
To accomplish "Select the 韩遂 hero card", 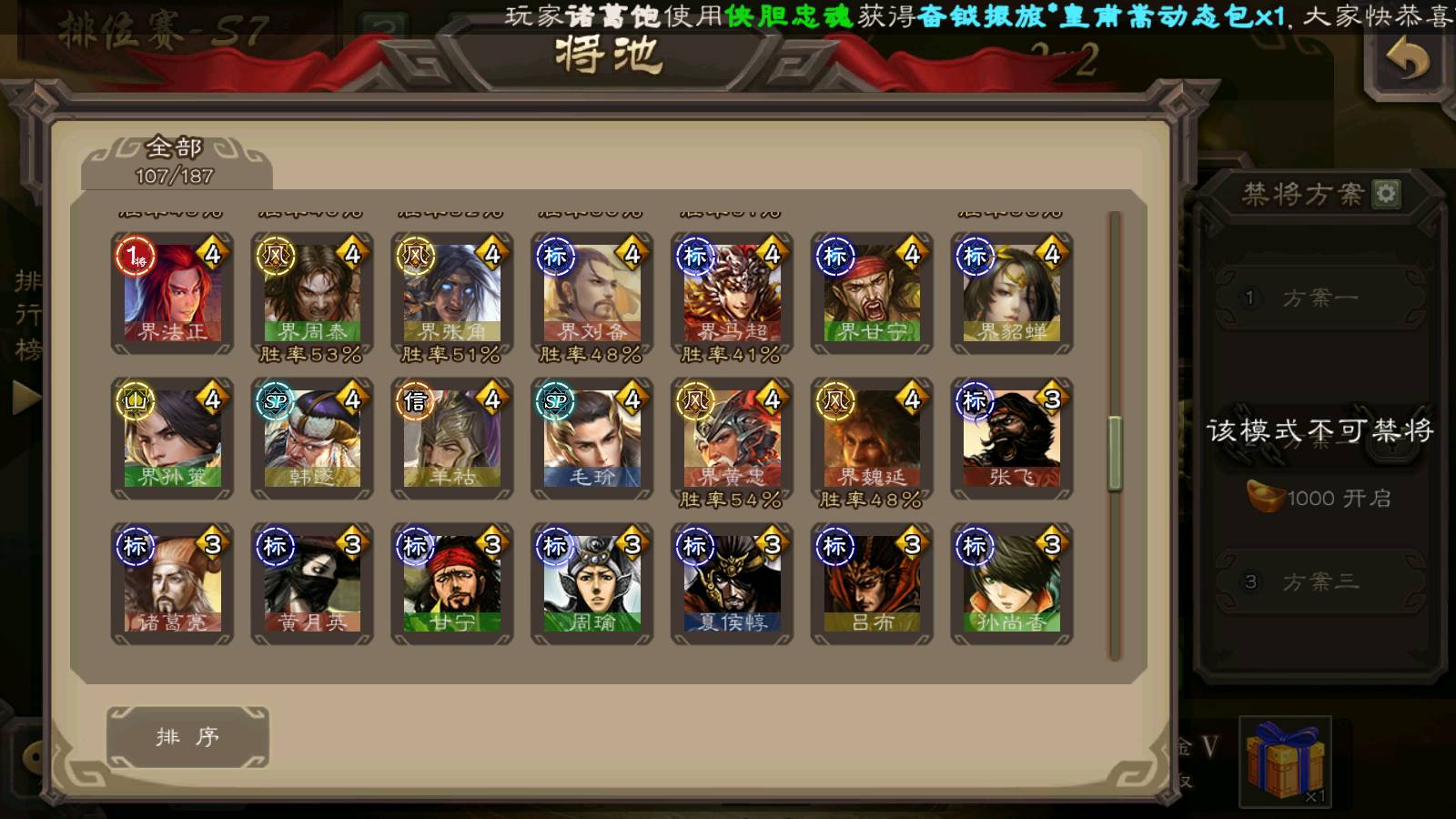I will 312,439.
